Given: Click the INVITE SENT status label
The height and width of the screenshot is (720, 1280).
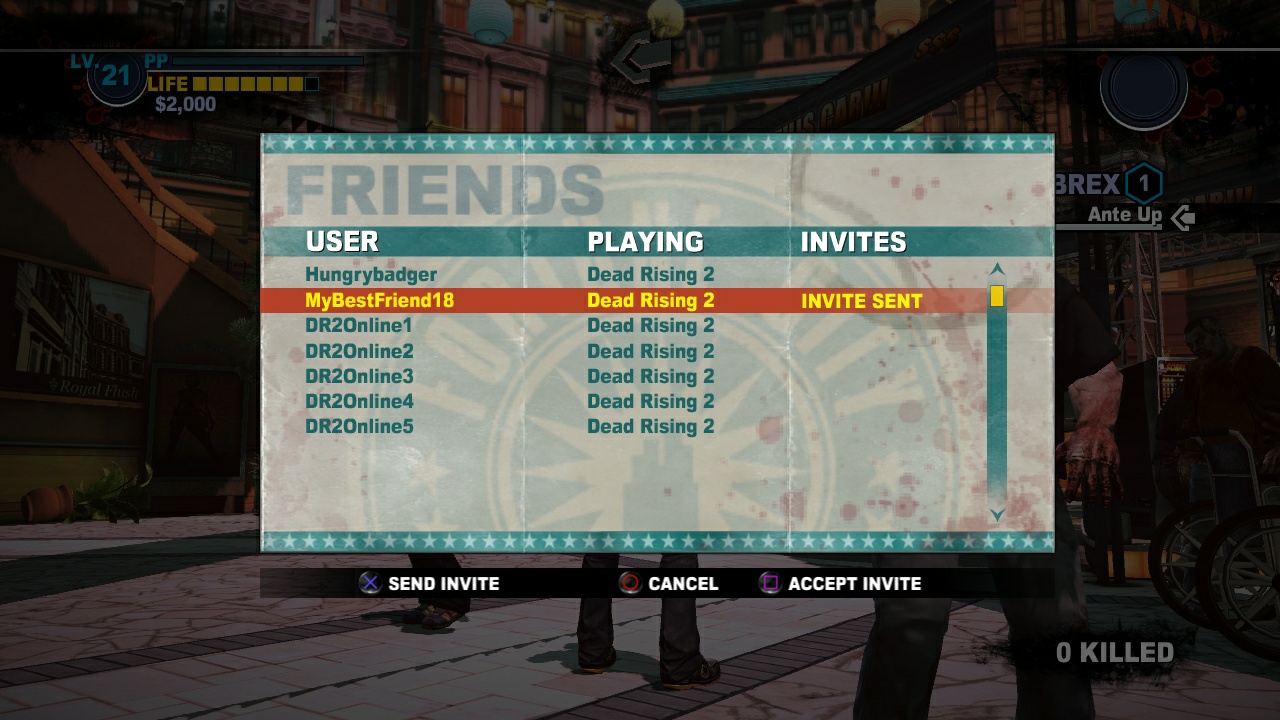Looking at the screenshot, I should click(x=861, y=300).
